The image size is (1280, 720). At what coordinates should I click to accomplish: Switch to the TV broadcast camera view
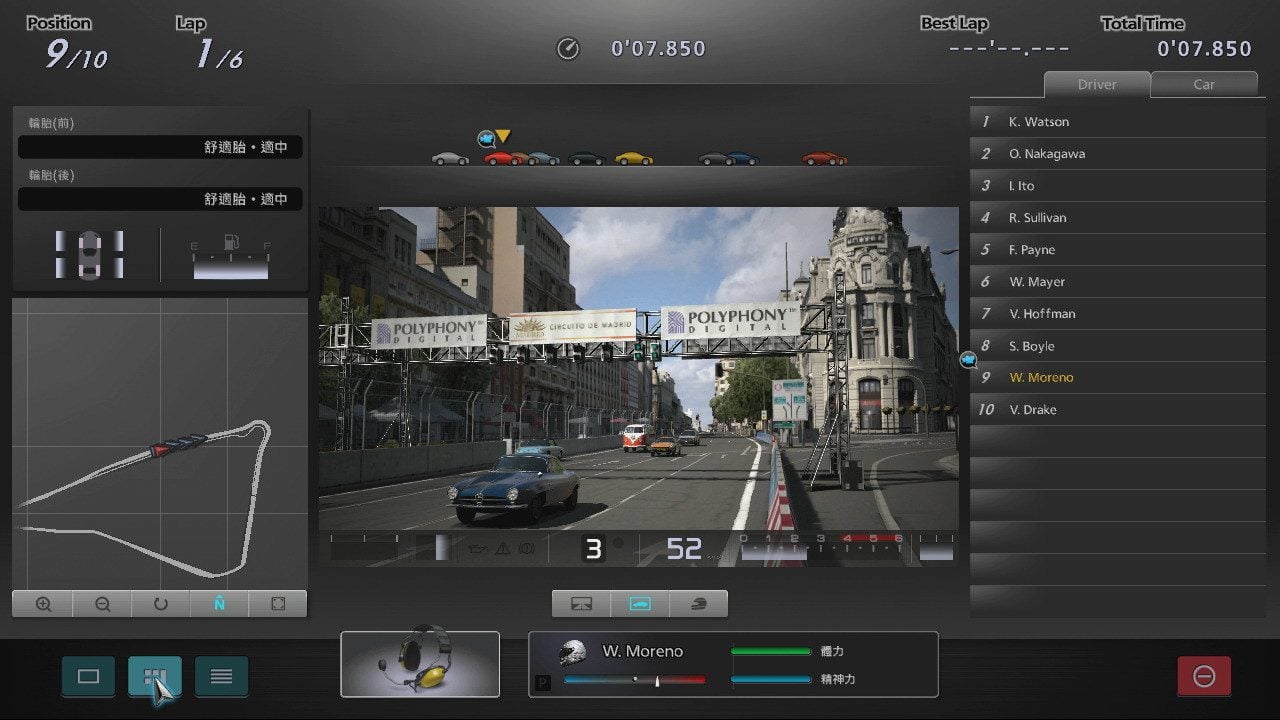pos(580,603)
